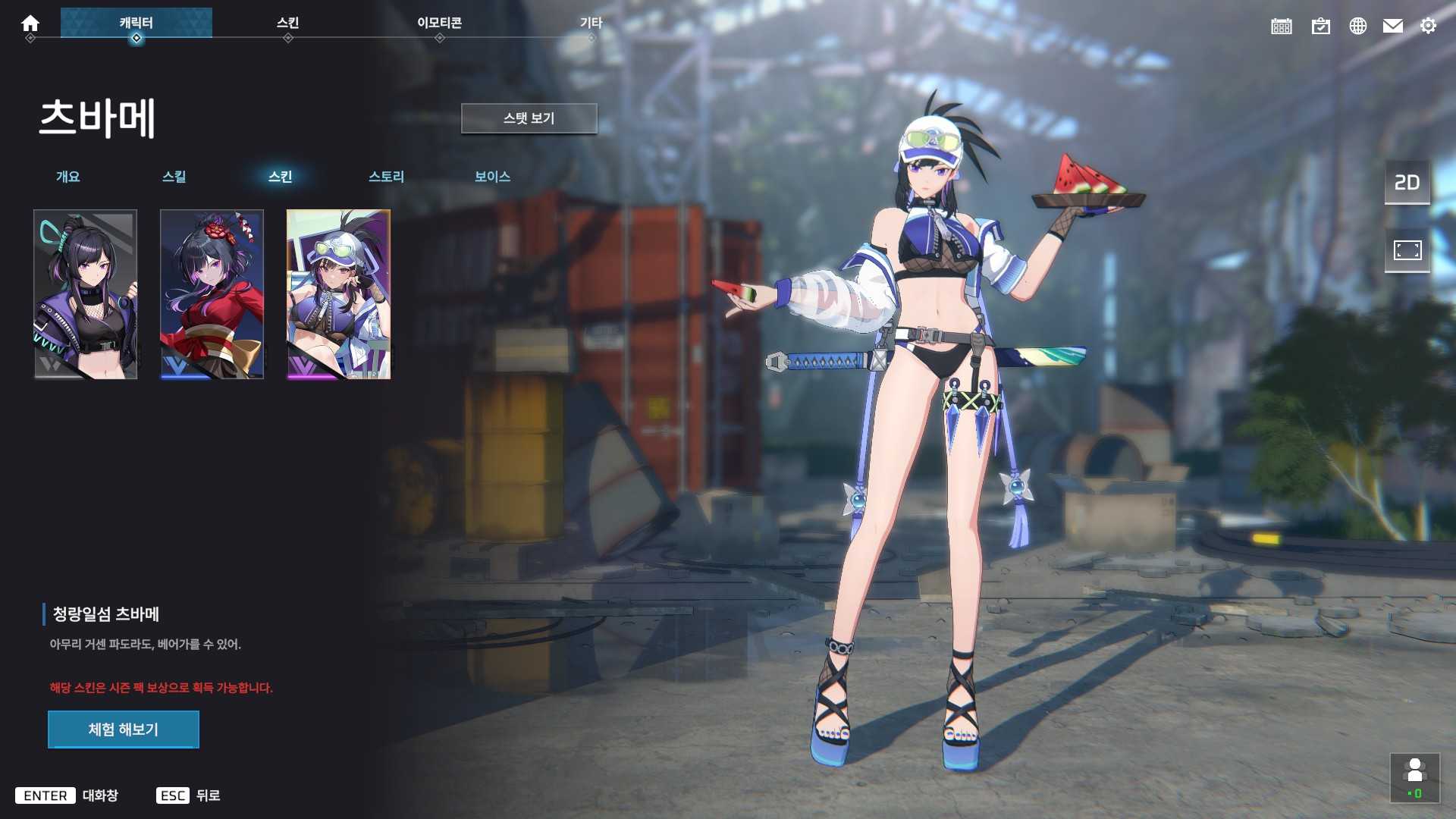
Task: Click the 스탯 보기 button
Action: 528,118
